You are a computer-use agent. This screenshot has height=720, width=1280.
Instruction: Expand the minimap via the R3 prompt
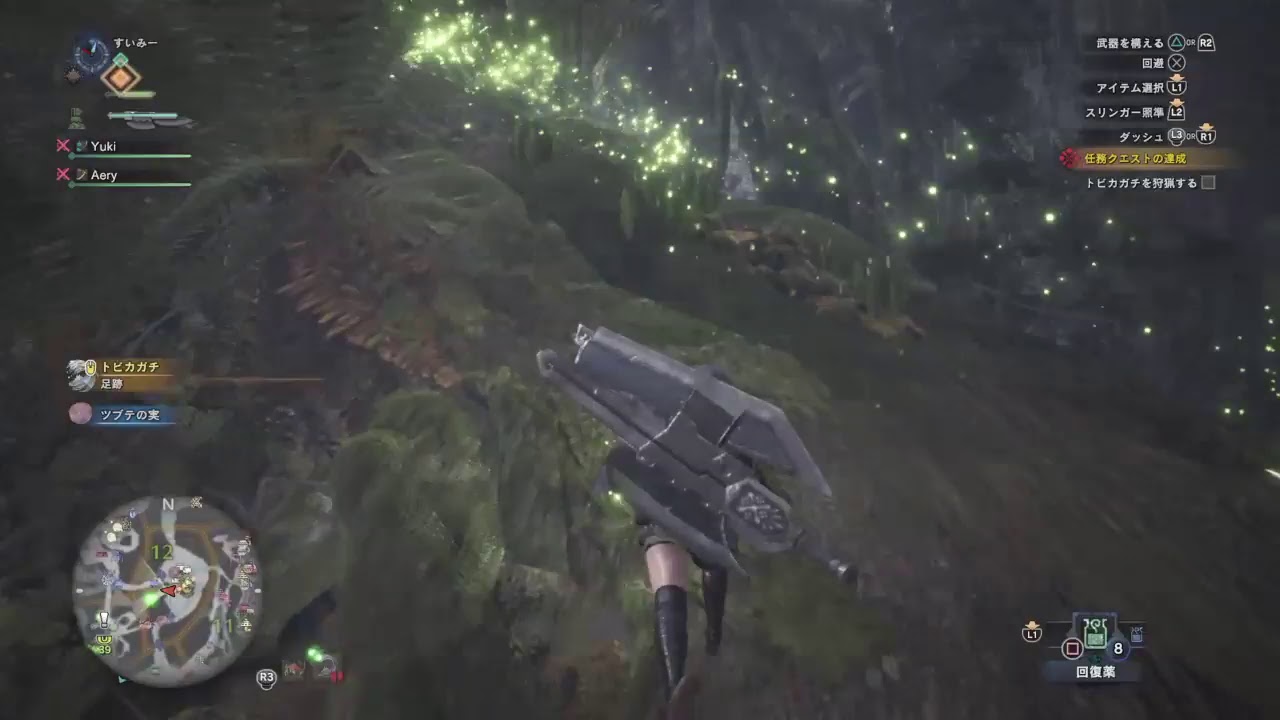(x=266, y=677)
